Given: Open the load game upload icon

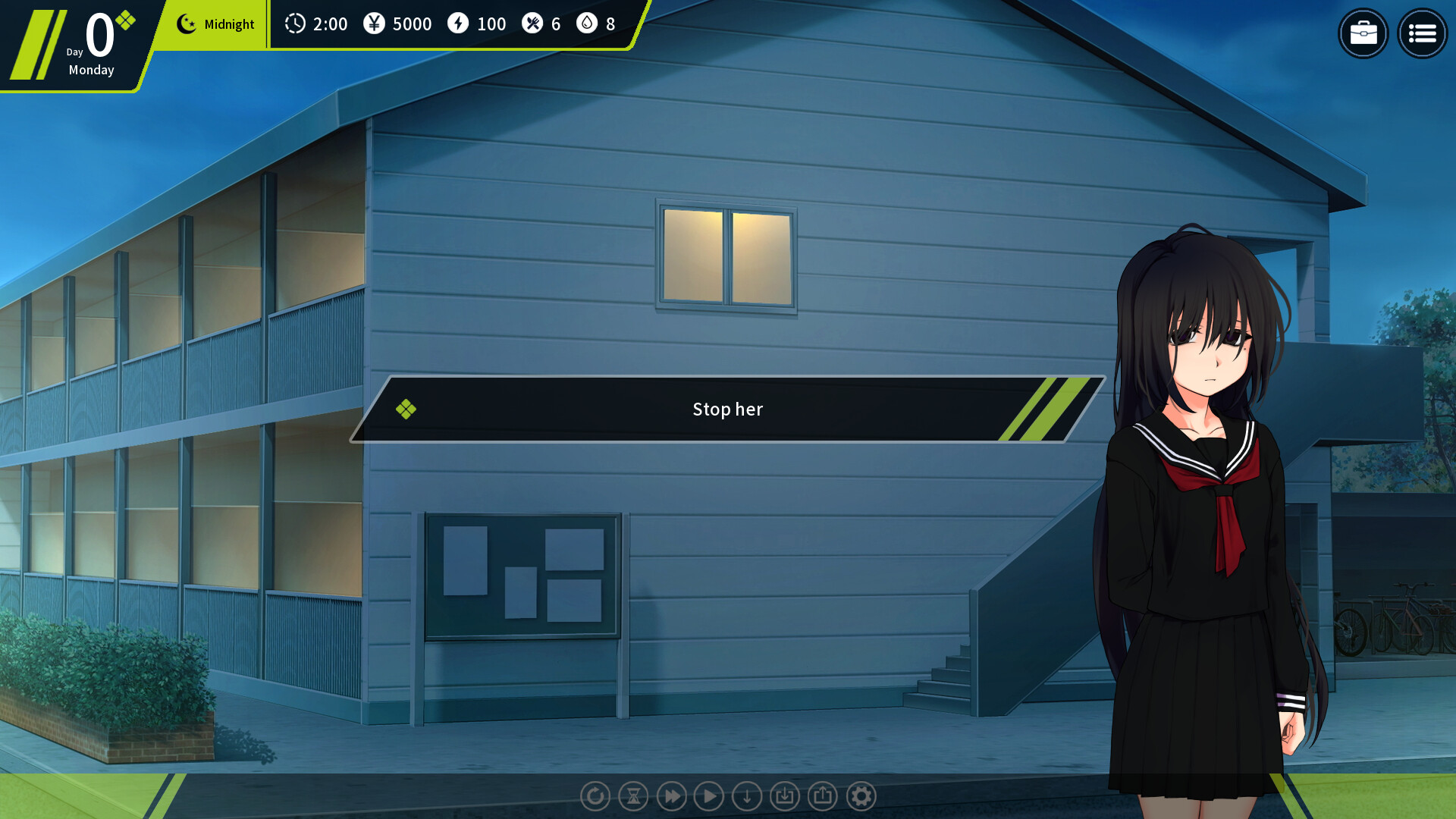Looking at the screenshot, I should pos(823,796).
